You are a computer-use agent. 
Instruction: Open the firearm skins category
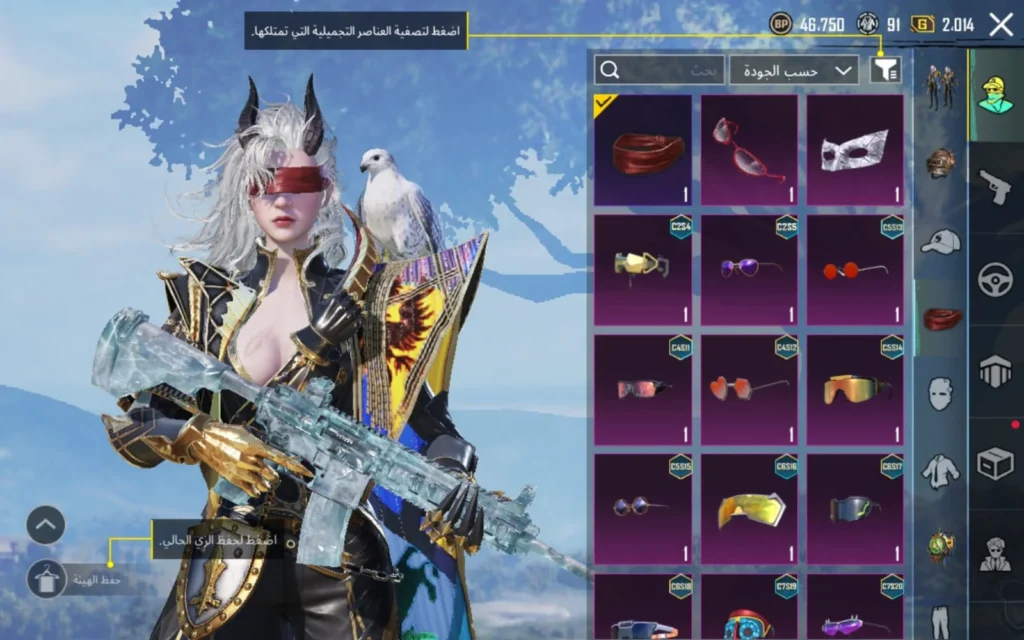[995, 187]
